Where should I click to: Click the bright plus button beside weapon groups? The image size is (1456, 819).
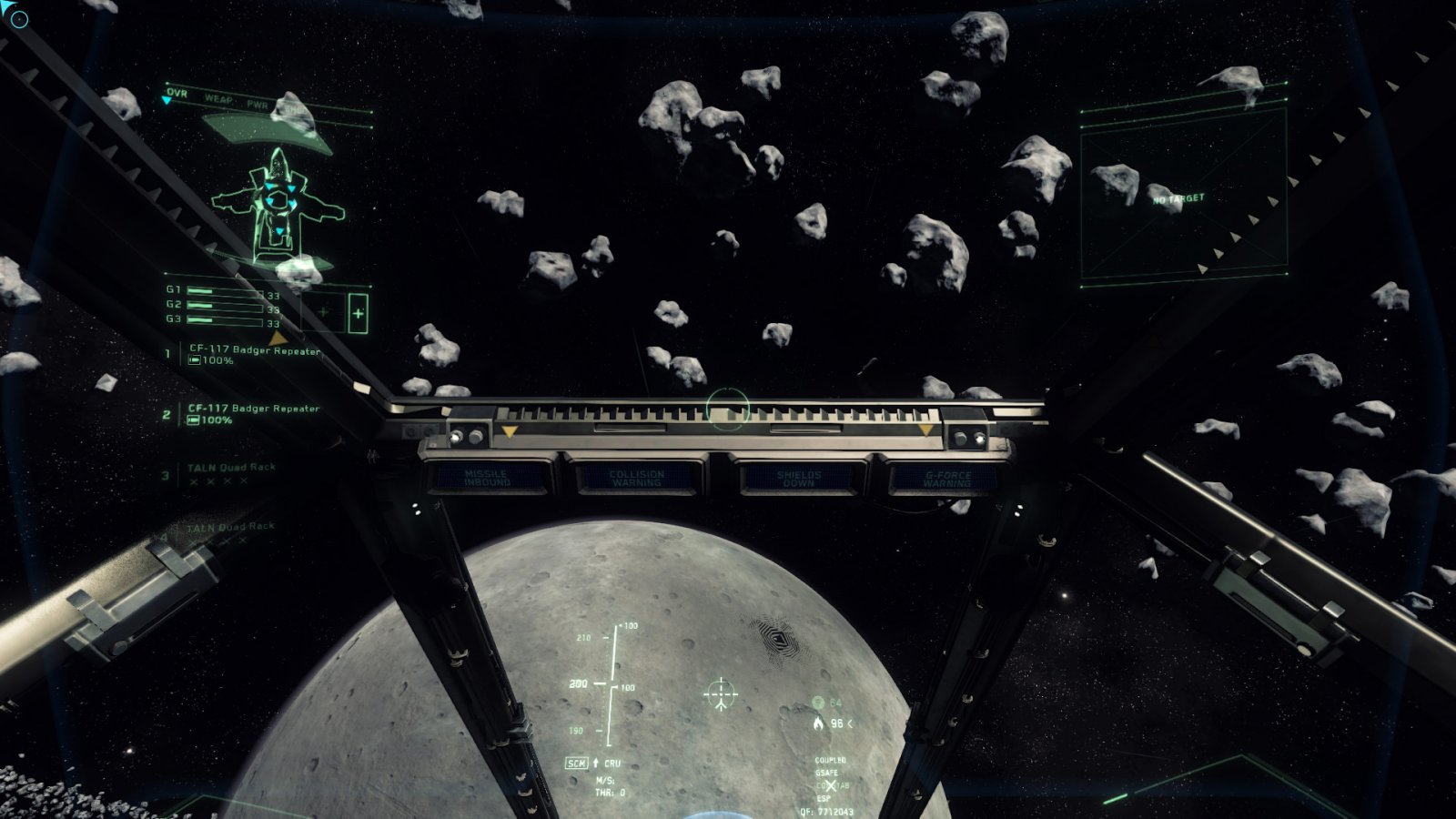[359, 313]
